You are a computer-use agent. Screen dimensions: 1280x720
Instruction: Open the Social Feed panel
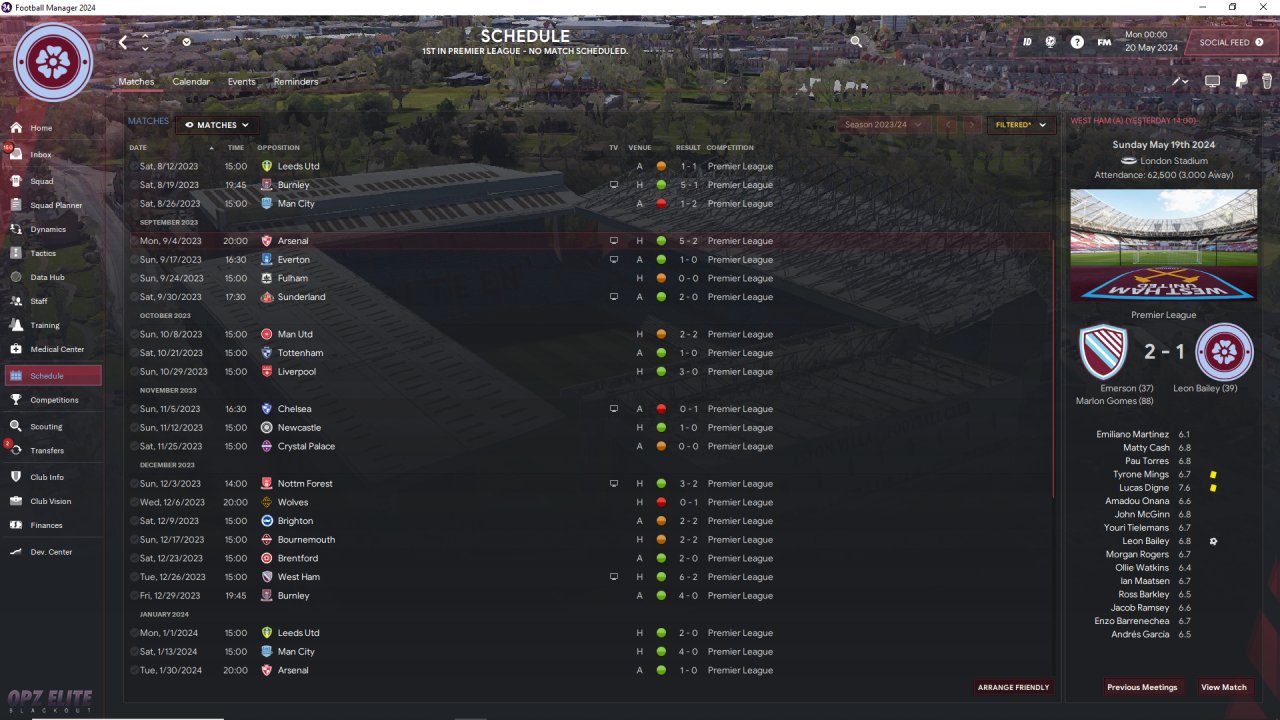[1230, 43]
